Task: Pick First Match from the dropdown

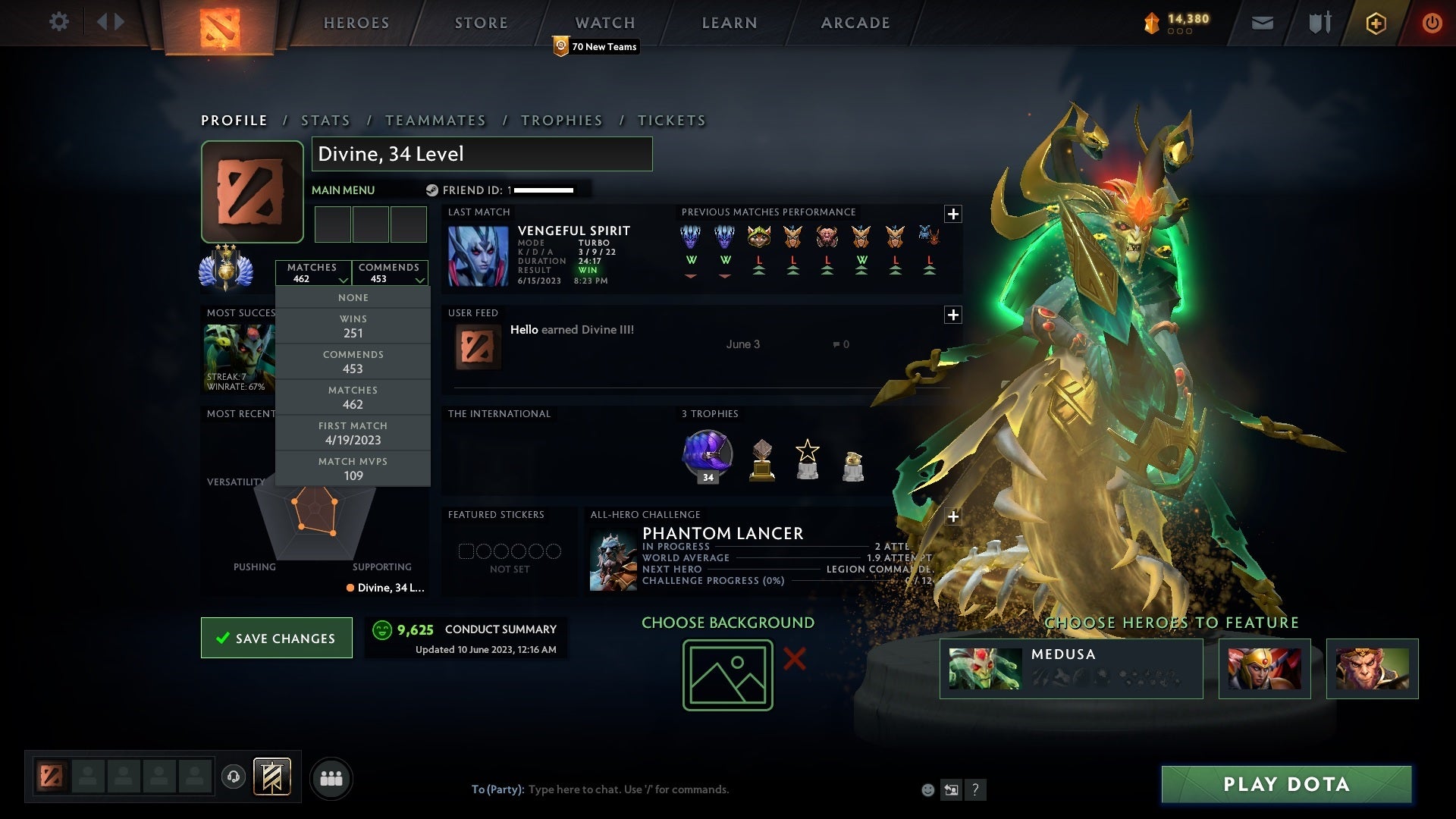Action: coord(353,433)
